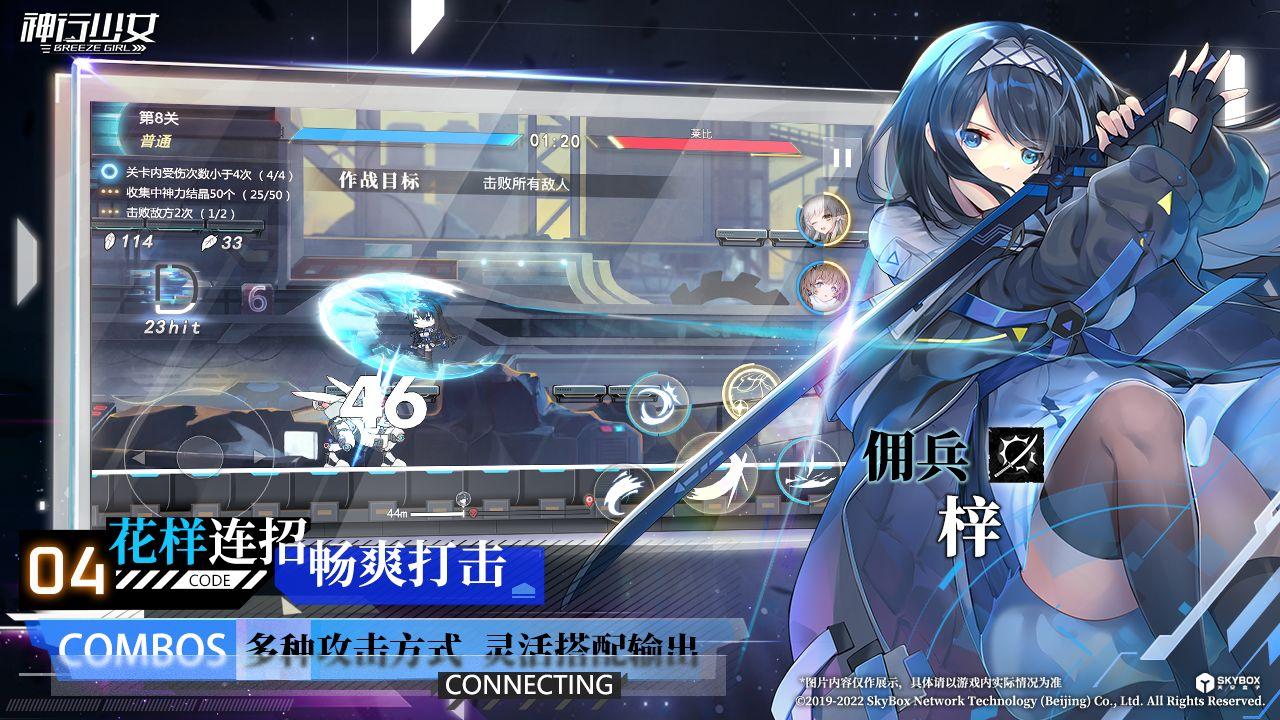
Task: Toggle the crystal collection objective marker
Action: click(x=110, y=191)
